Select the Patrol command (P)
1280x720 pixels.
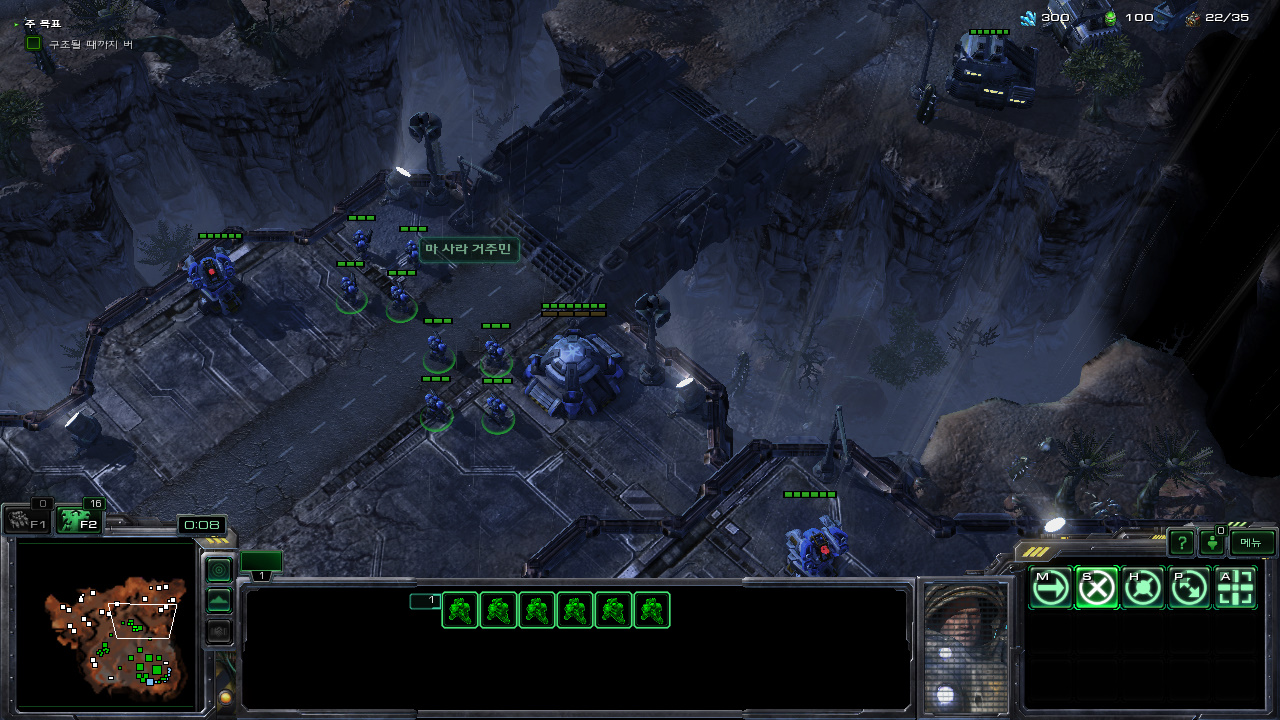[1189, 588]
